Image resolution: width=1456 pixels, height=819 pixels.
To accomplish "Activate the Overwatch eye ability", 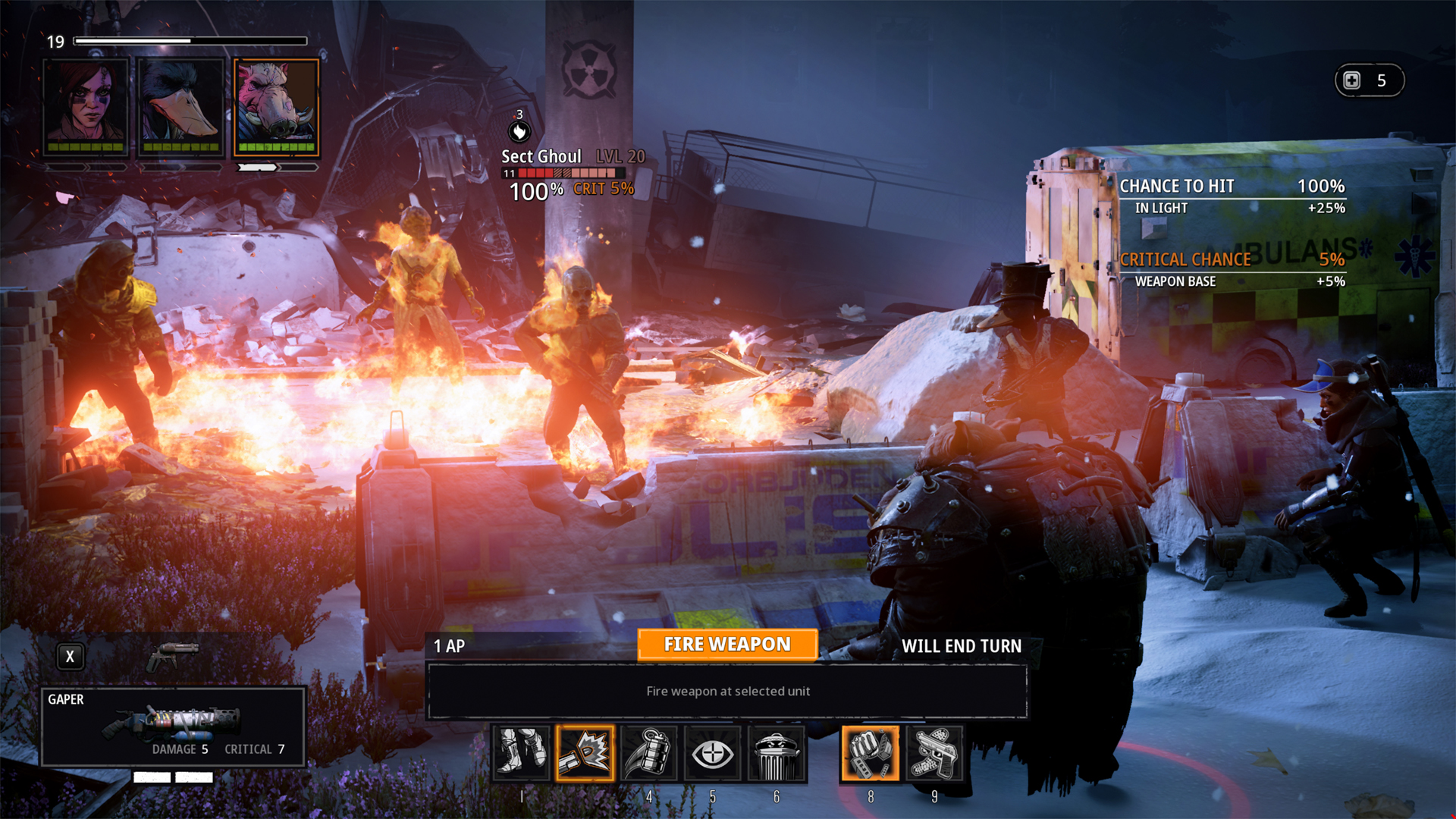I will pyautogui.click(x=713, y=753).
